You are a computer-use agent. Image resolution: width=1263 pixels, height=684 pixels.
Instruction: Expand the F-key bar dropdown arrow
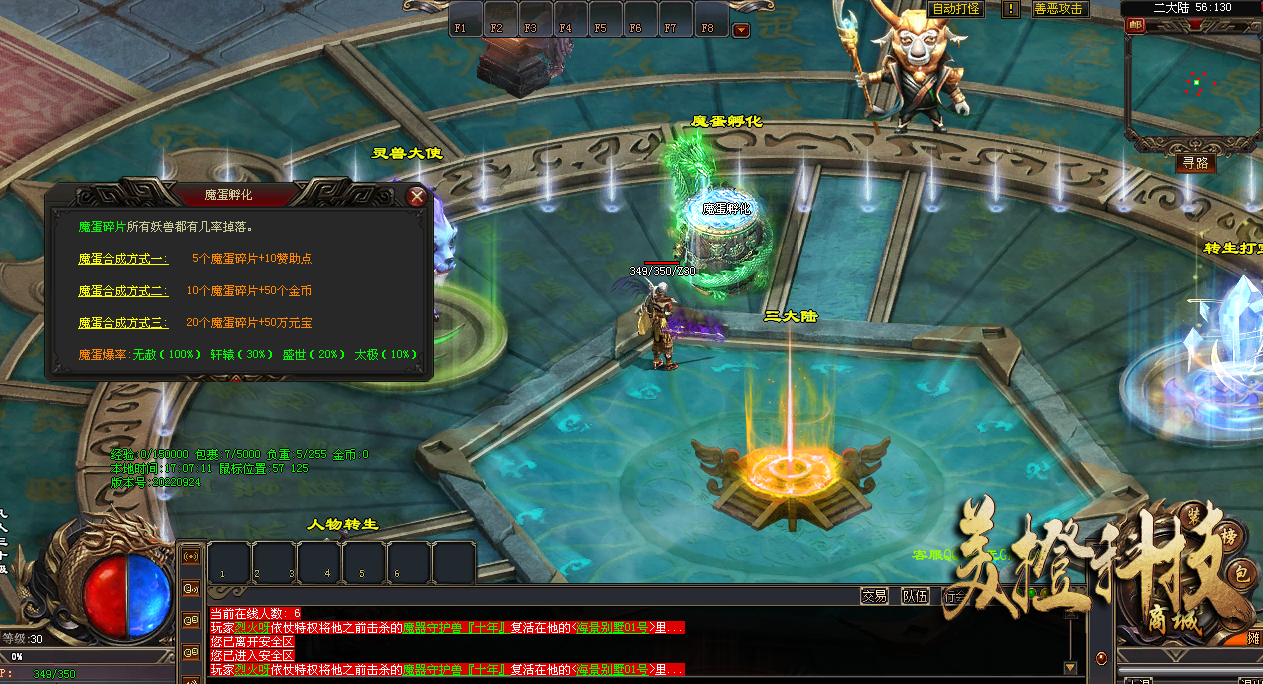coord(741,30)
